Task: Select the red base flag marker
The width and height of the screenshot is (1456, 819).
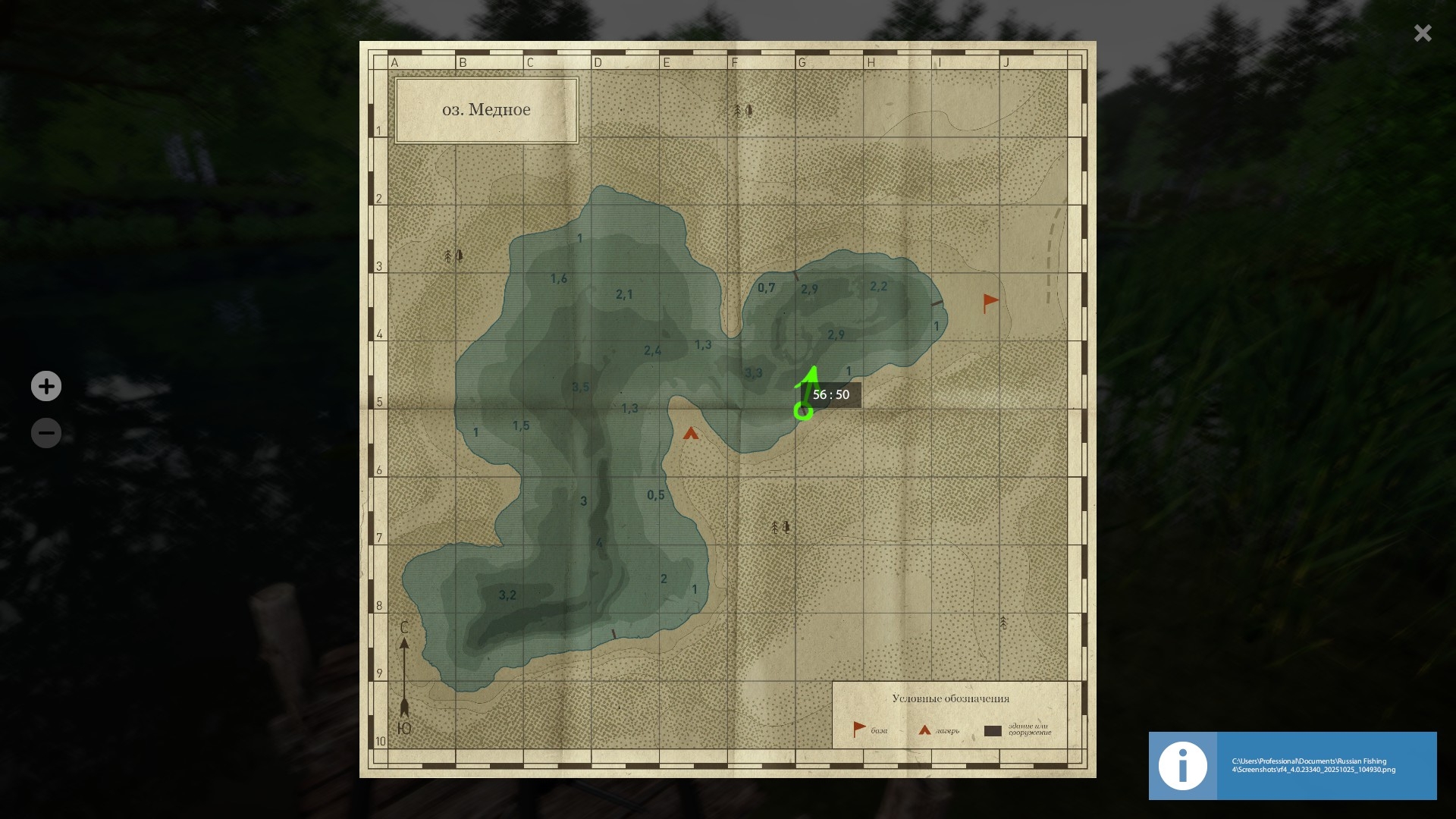Action: point(990,303)
